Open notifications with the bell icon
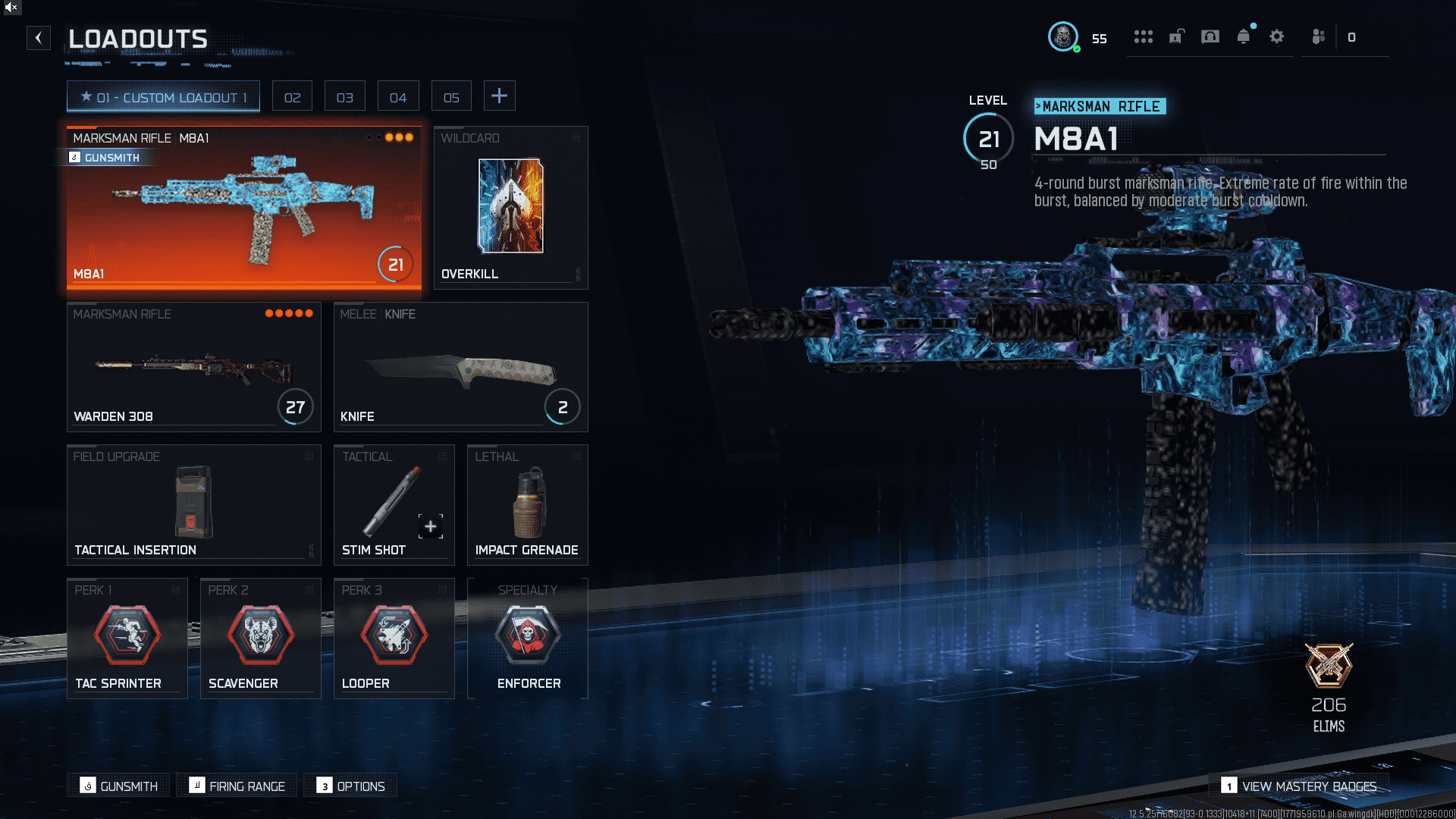 click(1243, 36)
